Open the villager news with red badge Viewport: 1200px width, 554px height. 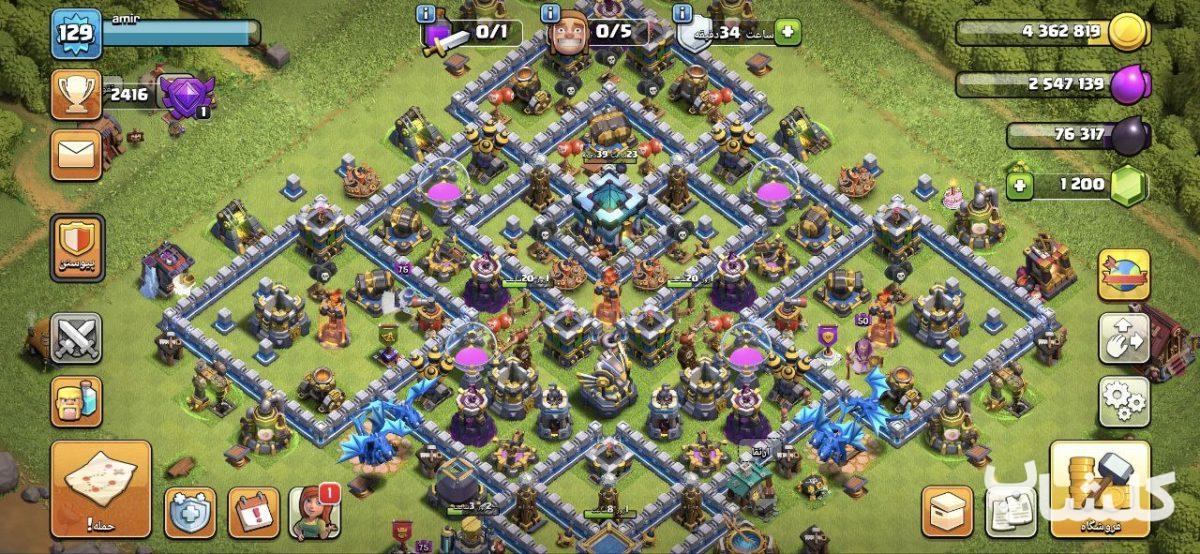tap(315, 513)
